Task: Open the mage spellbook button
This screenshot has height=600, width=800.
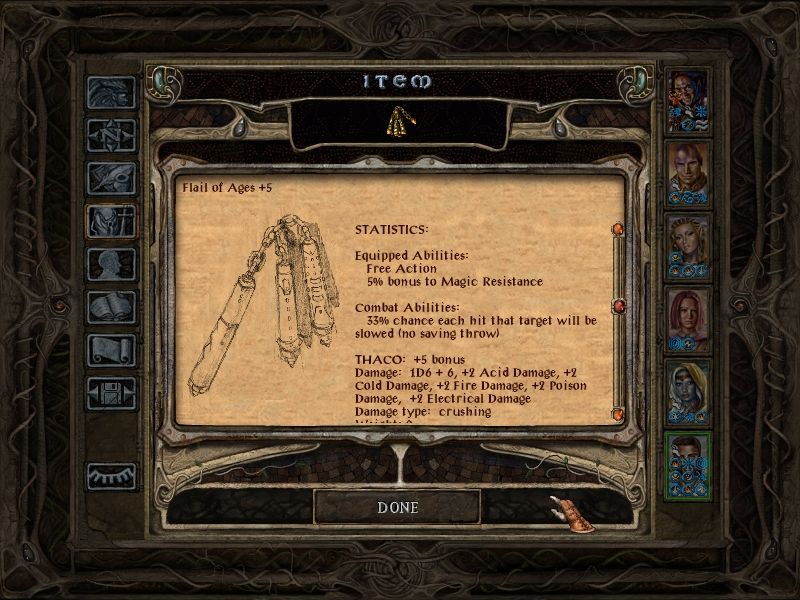Action: tap(111, 307)
